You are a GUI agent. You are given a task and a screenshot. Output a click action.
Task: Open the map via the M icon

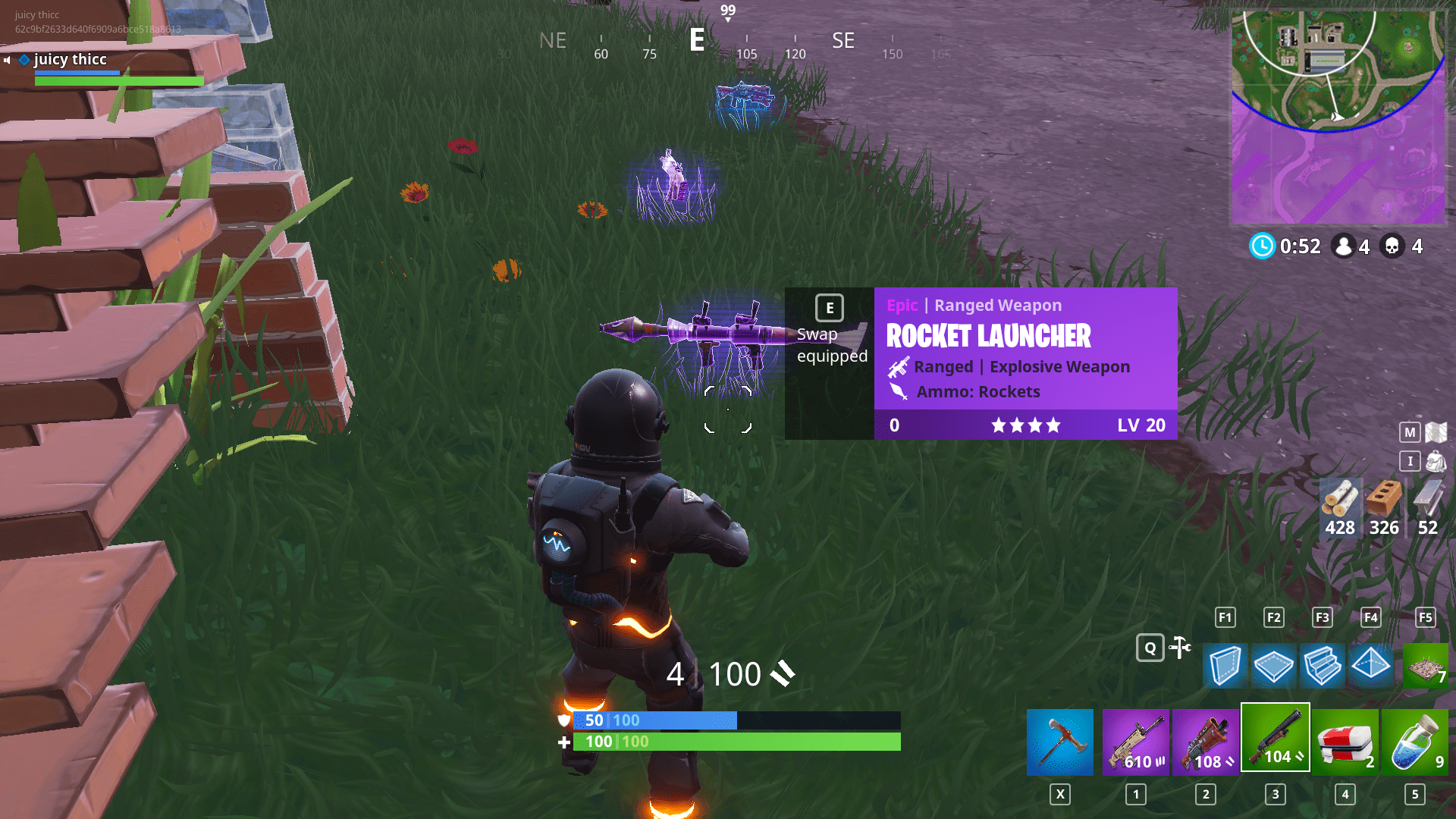pyautogui.click(x=1410, y=432)
